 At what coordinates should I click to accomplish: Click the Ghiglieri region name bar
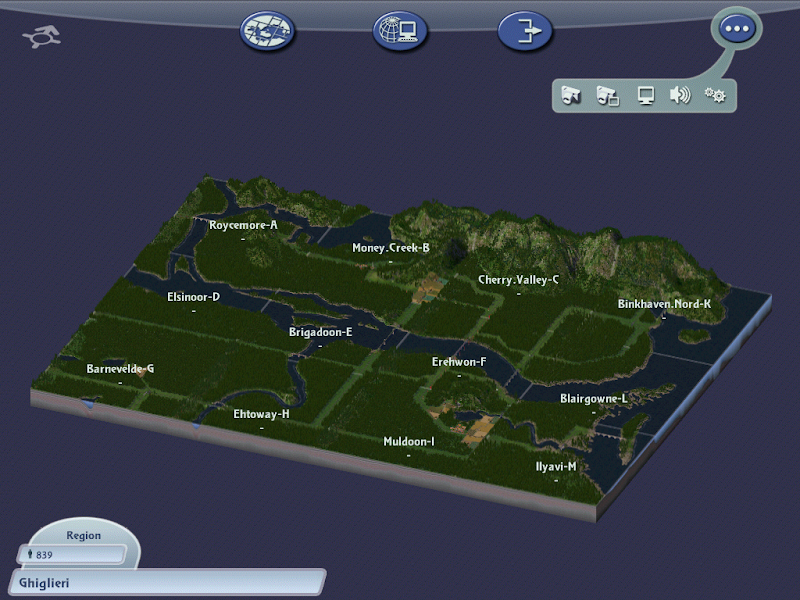click(165, 582)
